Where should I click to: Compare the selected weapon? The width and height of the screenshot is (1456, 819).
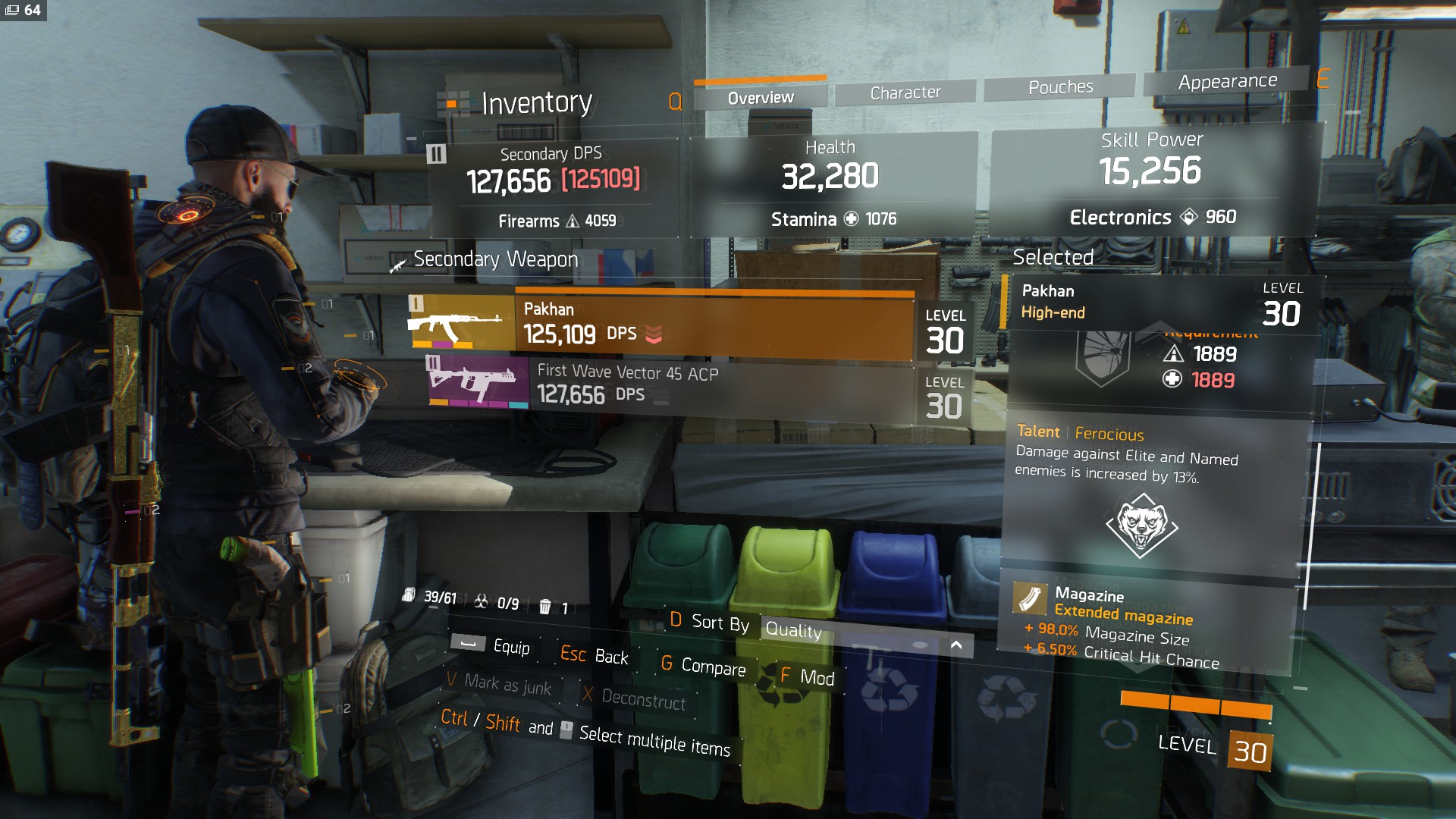coord(704,665)
